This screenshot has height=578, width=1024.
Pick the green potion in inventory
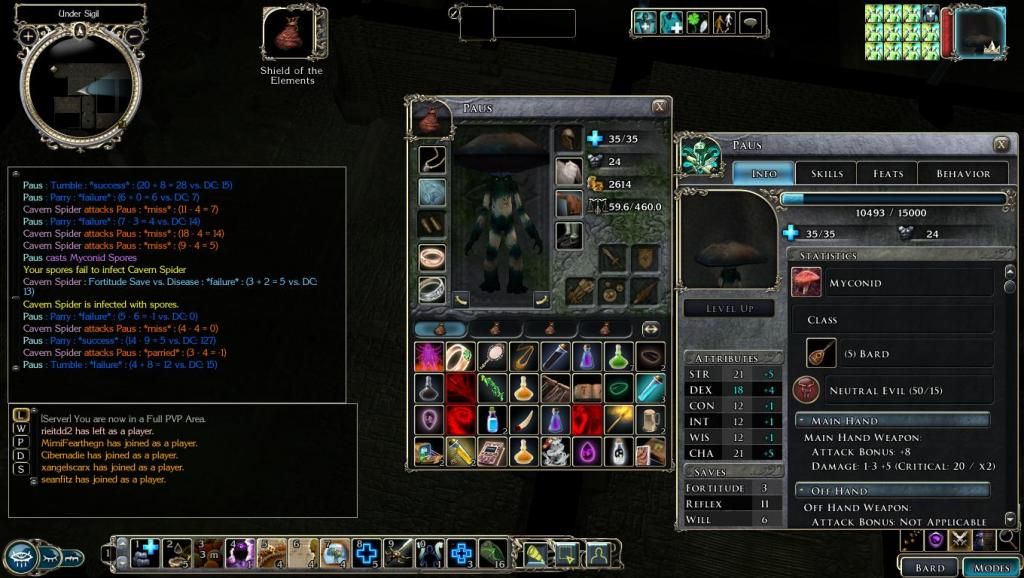[620, 356]
